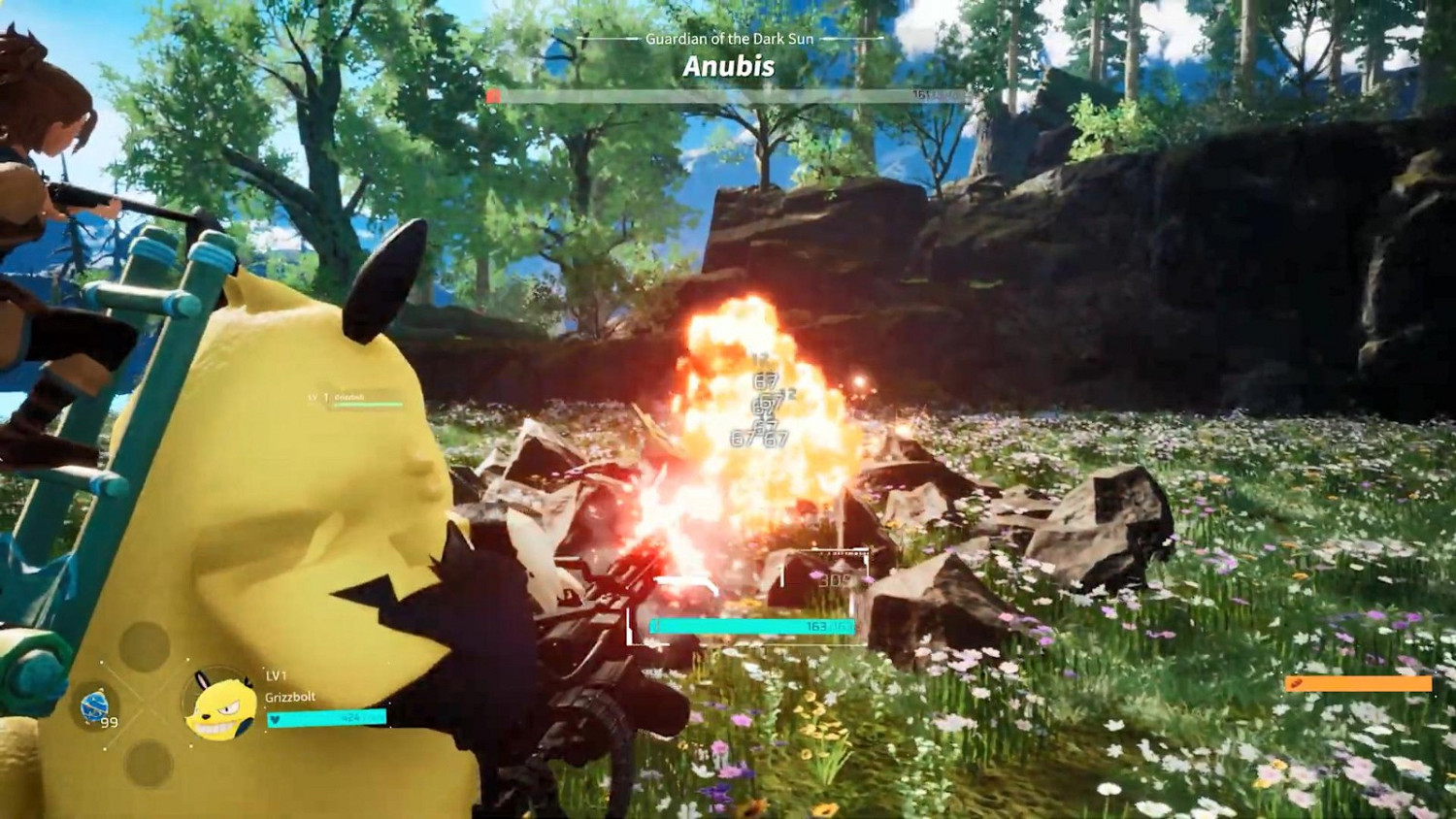Click the Pal Sphere counter showing 99
1456x819 pixels.
(x=108, y=721)
